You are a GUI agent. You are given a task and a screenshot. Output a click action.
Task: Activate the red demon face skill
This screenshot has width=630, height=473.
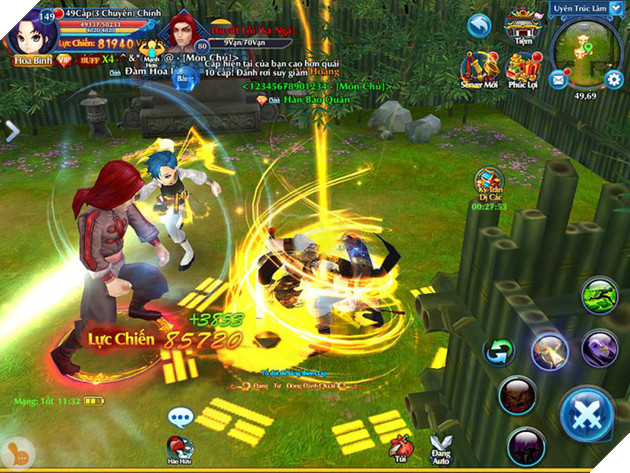point(518,393)
